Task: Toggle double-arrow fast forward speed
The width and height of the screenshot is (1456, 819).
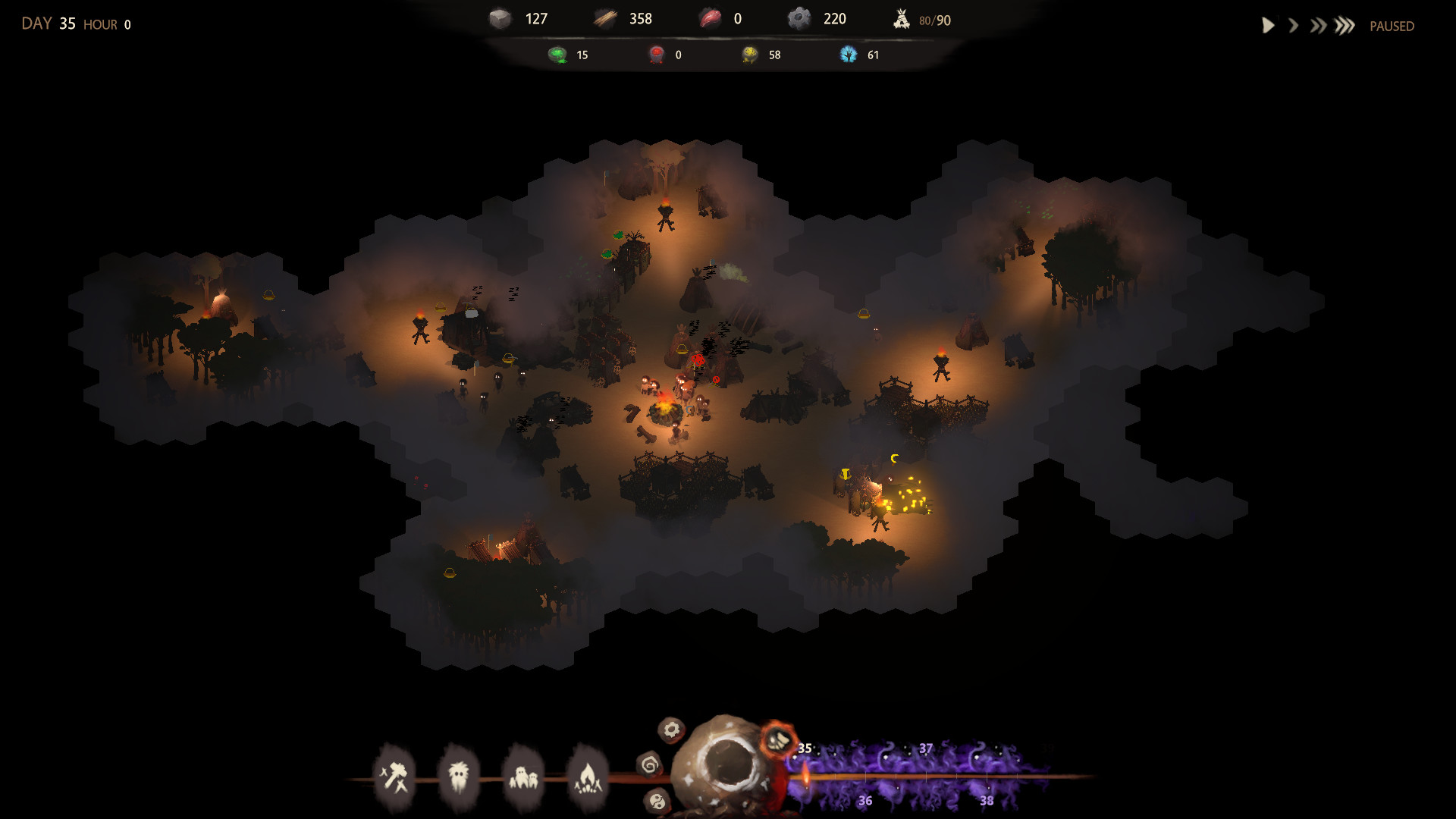Action: [x=1318, y=25]
